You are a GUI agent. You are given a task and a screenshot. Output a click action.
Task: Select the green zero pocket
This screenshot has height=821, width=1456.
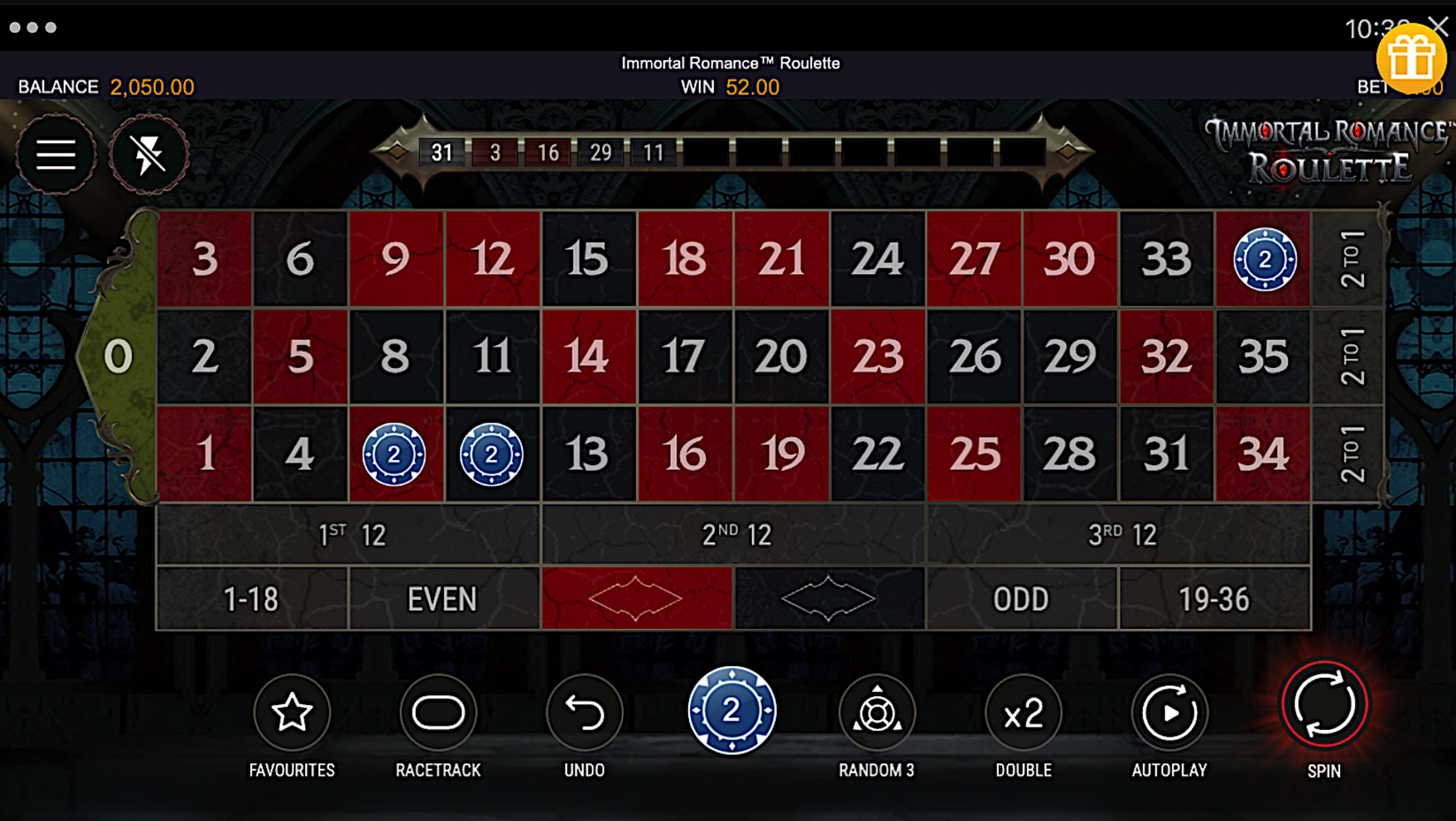click(x=119, y=355)
